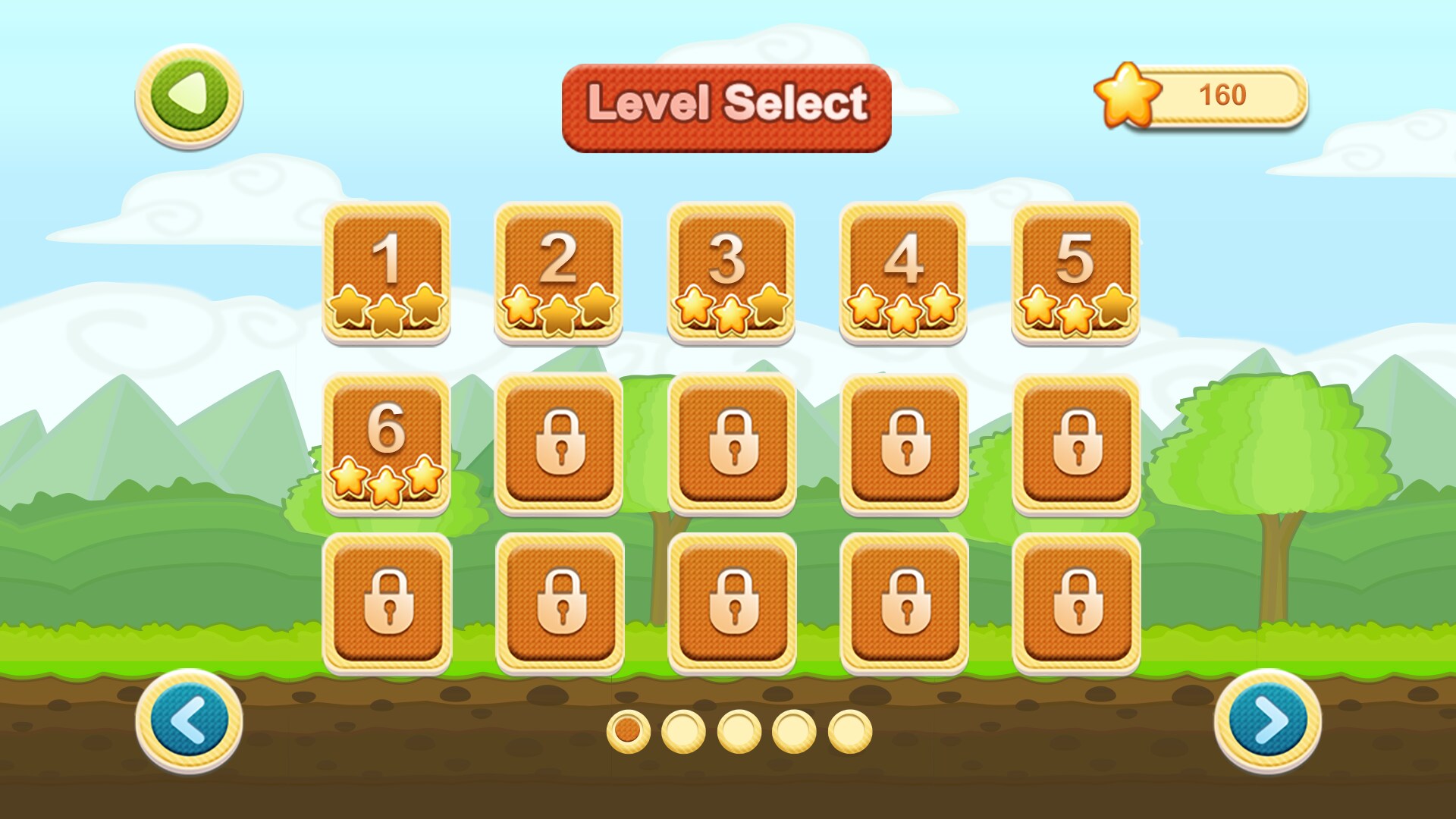This screenshot has height=819, width=1456.
Task: Click the locked level next to level 6
Action: tap(558, 444)
